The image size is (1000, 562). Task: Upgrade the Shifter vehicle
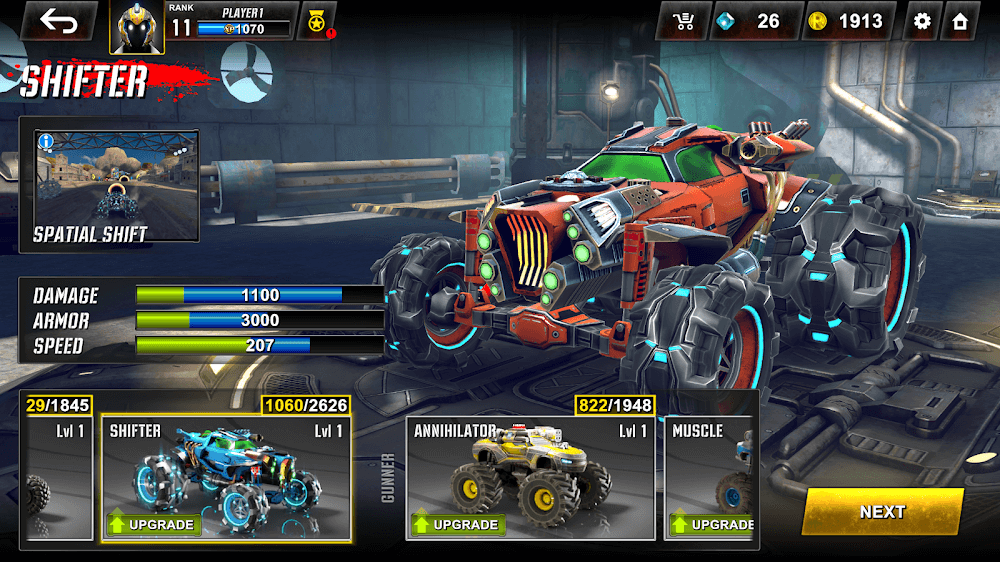154,524
